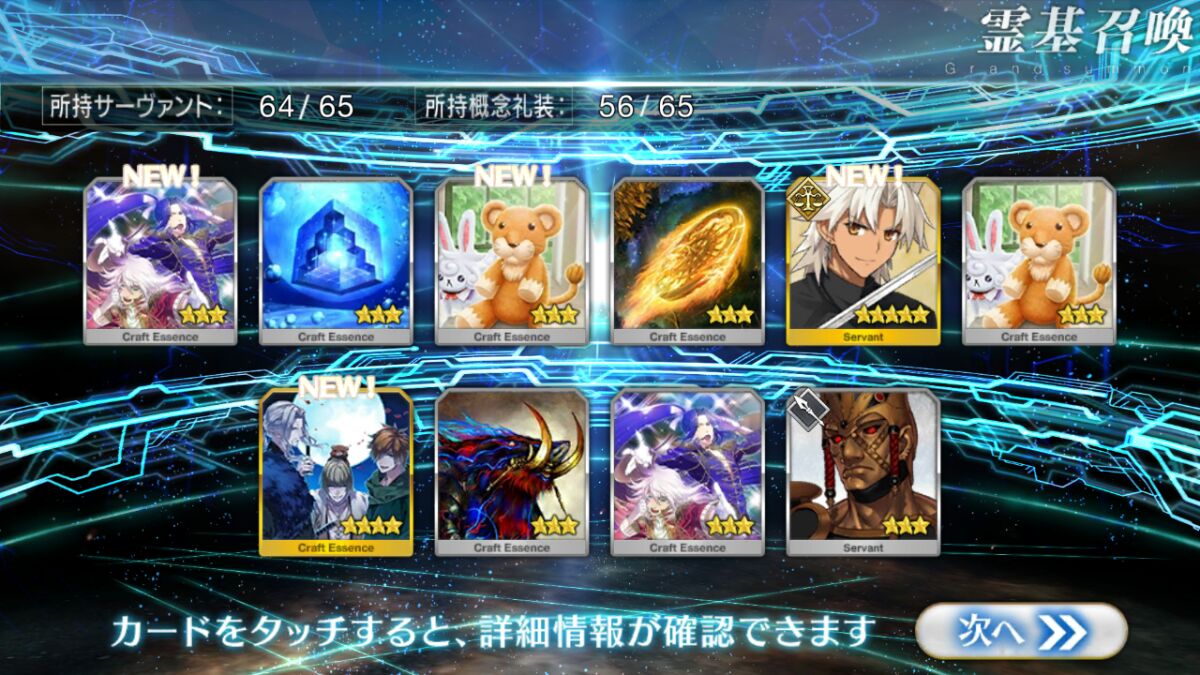Open the four-star moonlit trio Craft Essence
Screen dimensions: 1200x675
click(x=336, y=472)
